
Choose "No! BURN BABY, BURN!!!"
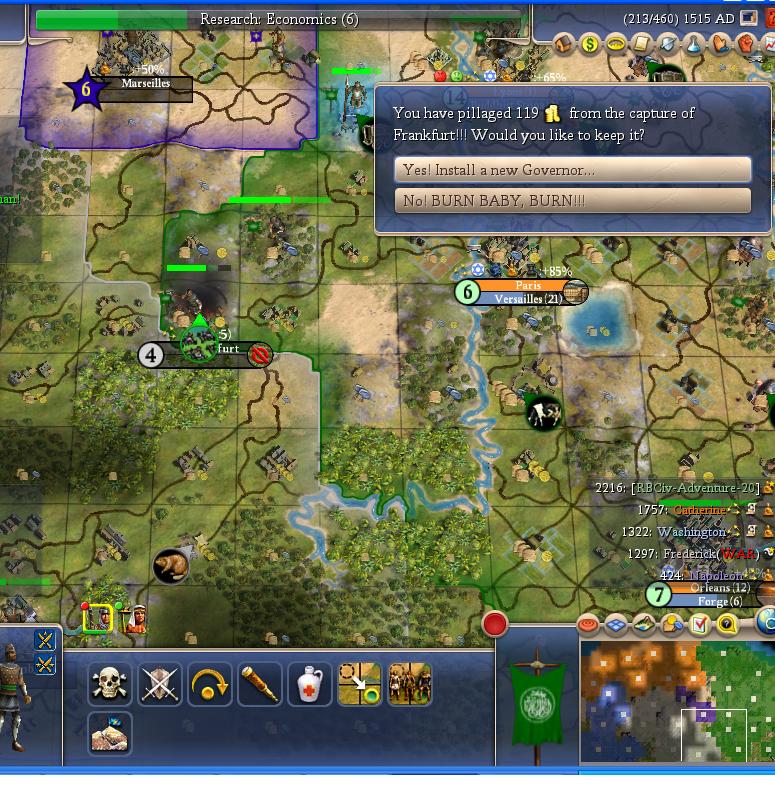point(573,201)
